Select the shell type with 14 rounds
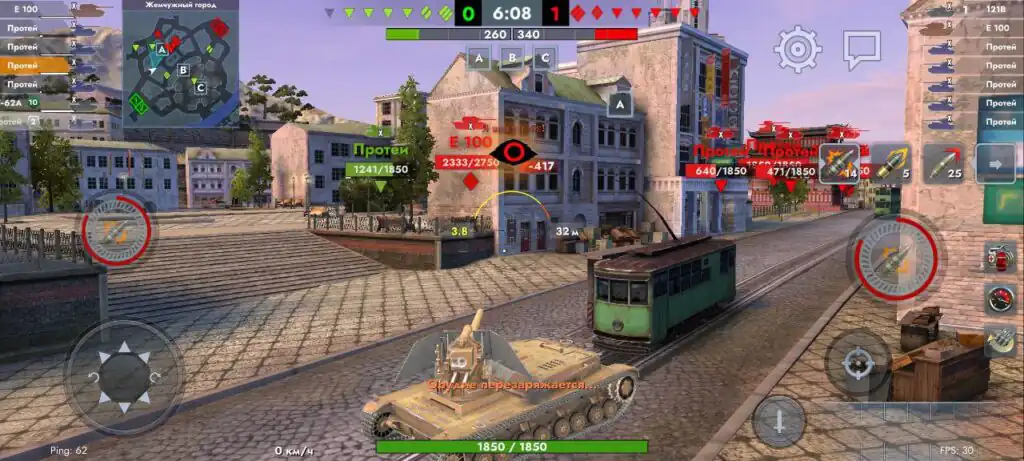Viewport: 1024px width, 461px height. tap(839, 163)
